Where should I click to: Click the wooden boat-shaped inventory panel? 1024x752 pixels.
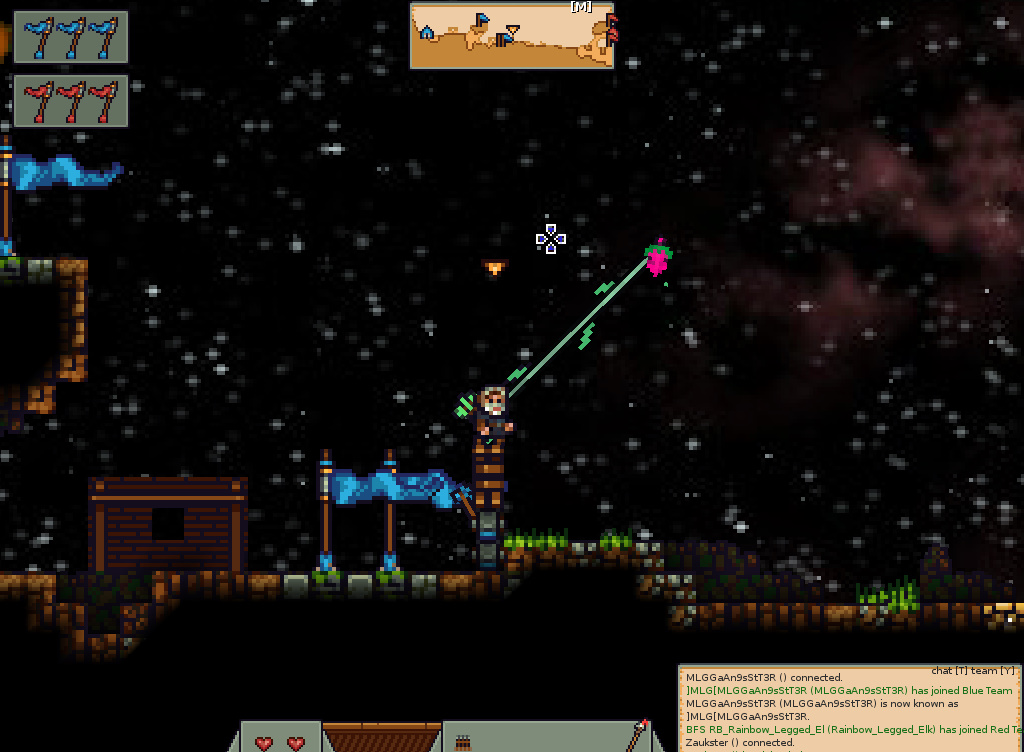click(x=381, y=737)
